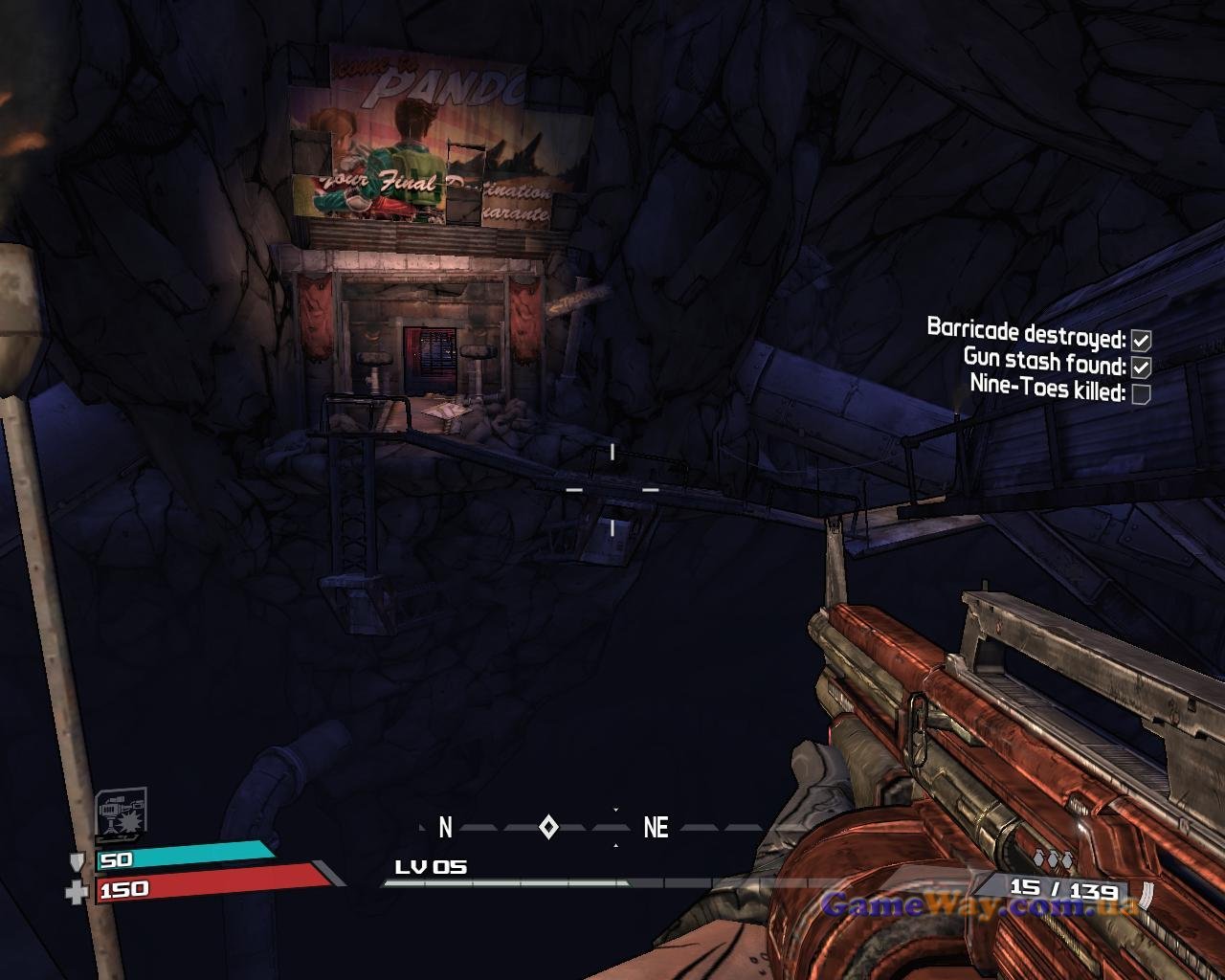Click the compass waypoint diamond marker
Image resolution: width=1225 pixels, height=980 pixels.
pos(548,827)
